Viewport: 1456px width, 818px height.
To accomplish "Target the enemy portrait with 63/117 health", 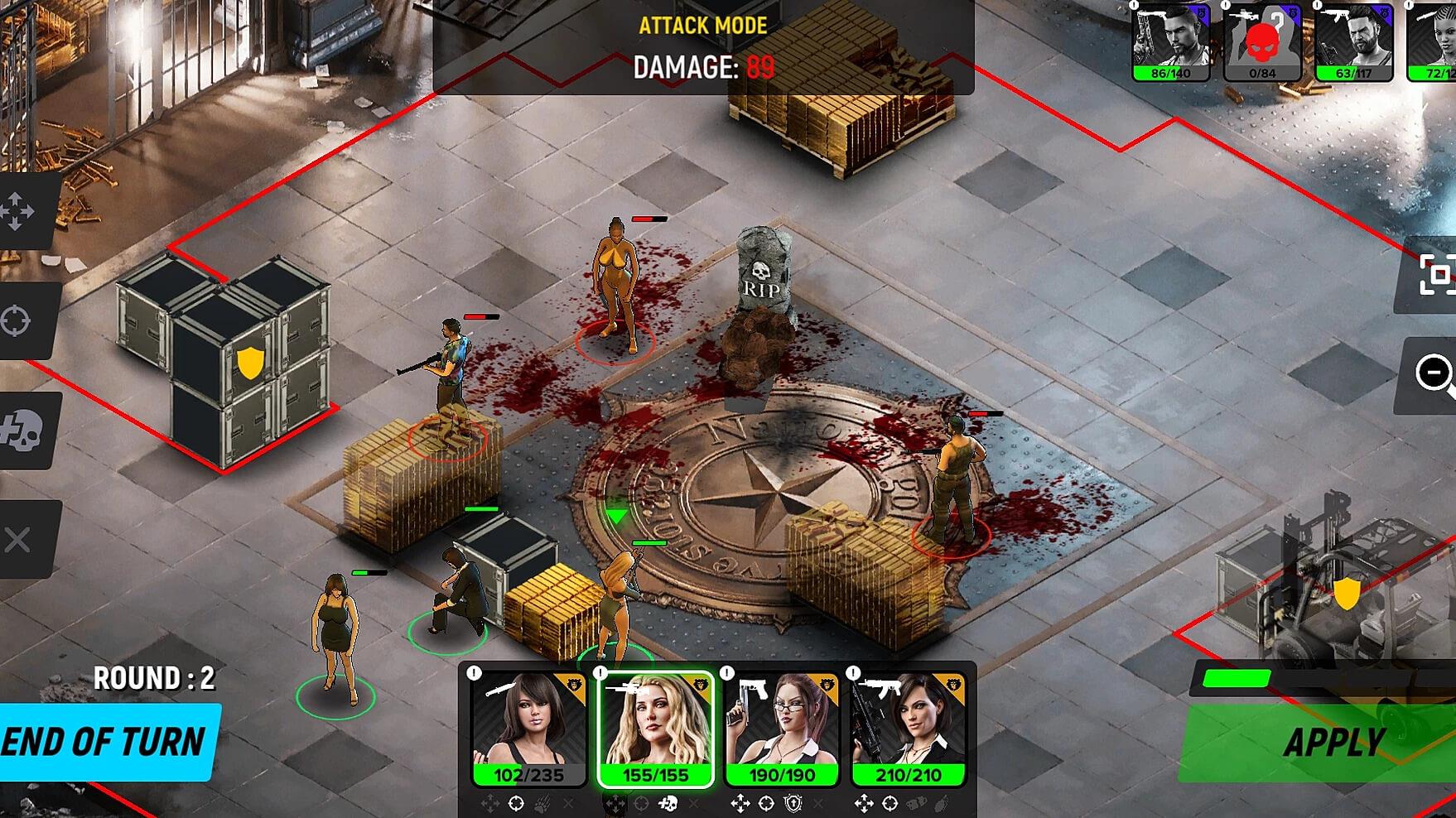I will [1353, 41].
